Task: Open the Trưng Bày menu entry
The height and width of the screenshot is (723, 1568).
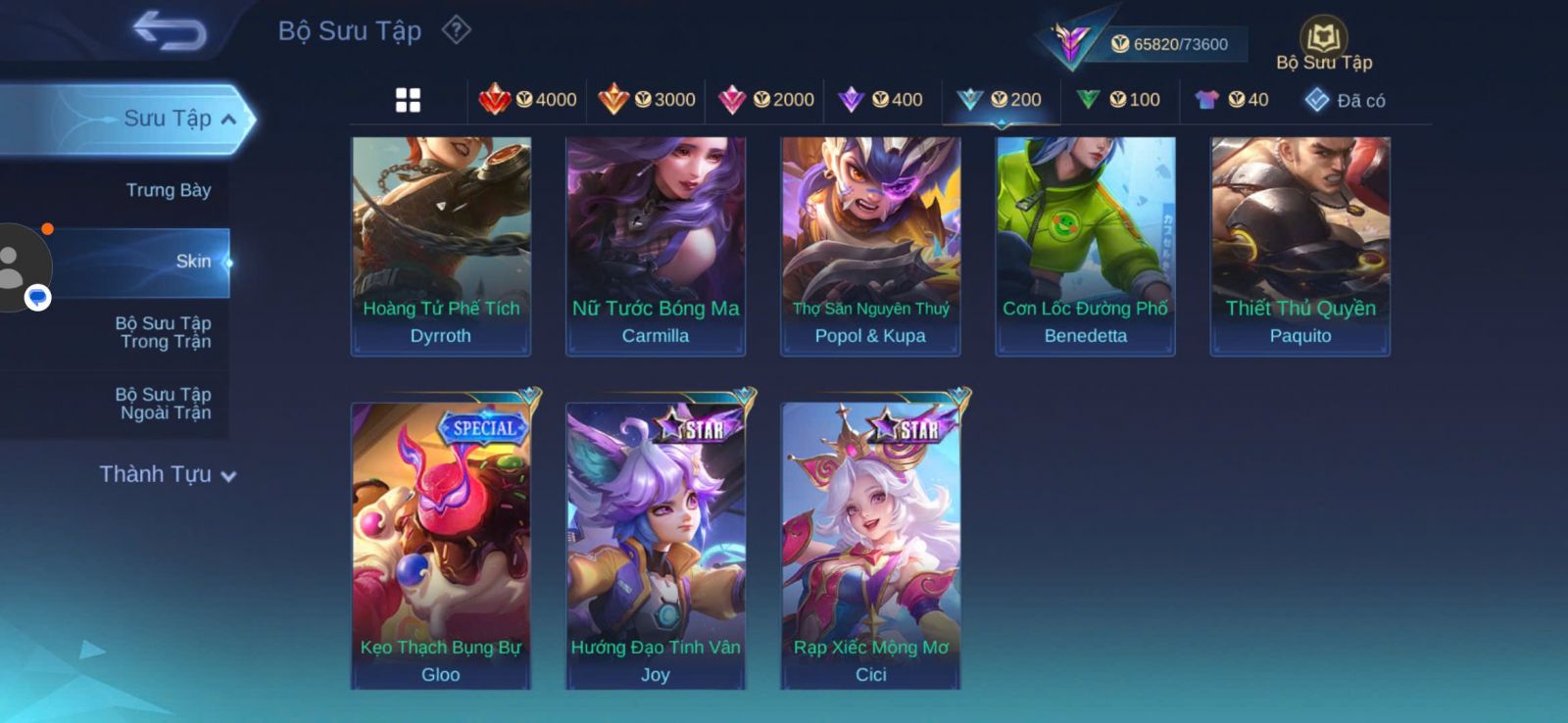Action: pos(168,190)
